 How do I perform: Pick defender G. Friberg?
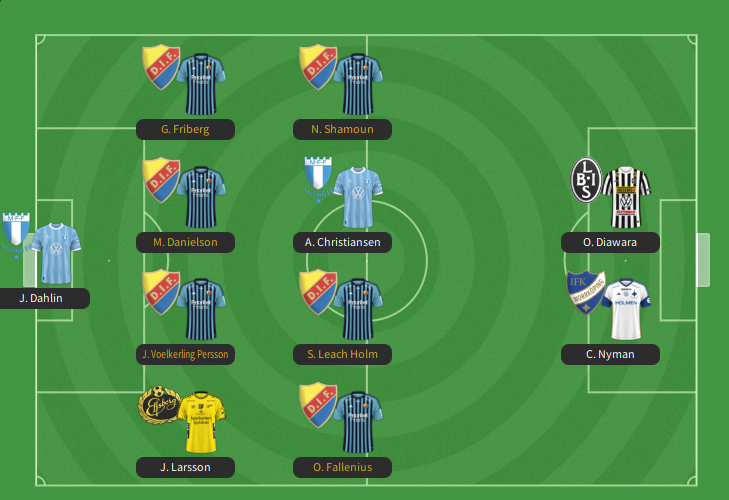[x=202, y=84]
